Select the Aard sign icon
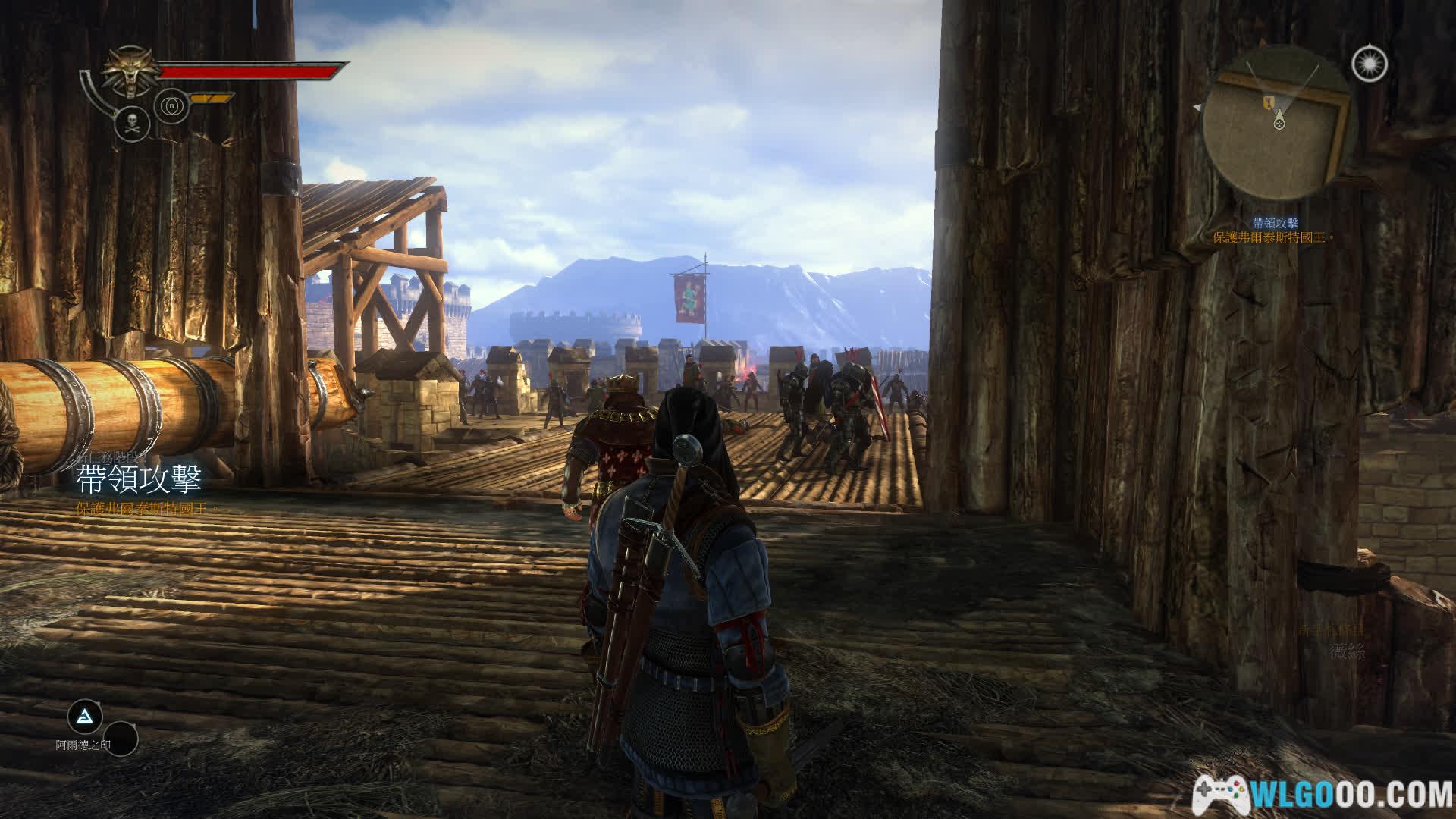 click(x=85, y=716)
